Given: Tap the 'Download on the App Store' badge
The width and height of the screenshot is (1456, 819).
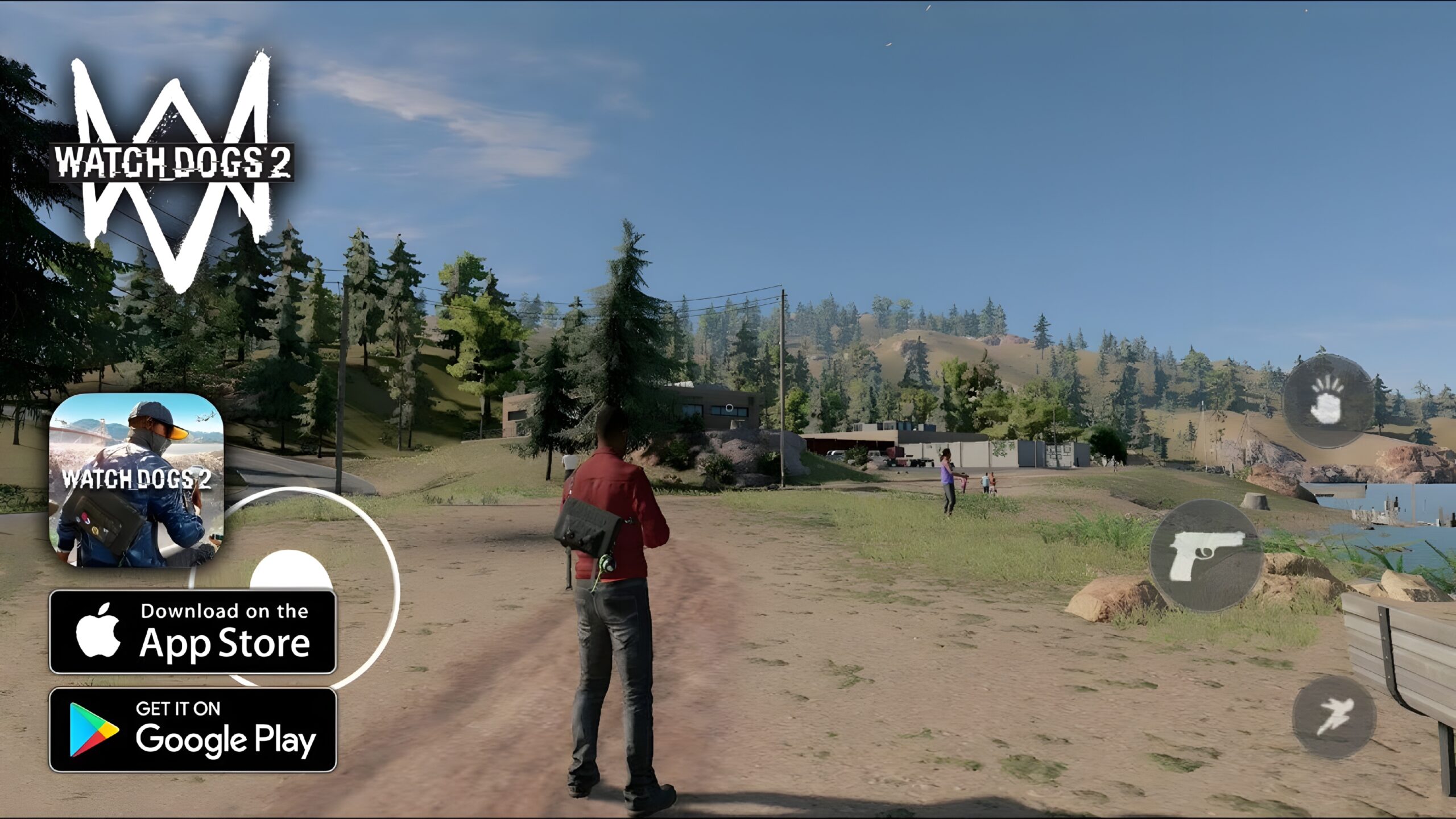Looking at the screenshot, I should [x=193, y=631].
